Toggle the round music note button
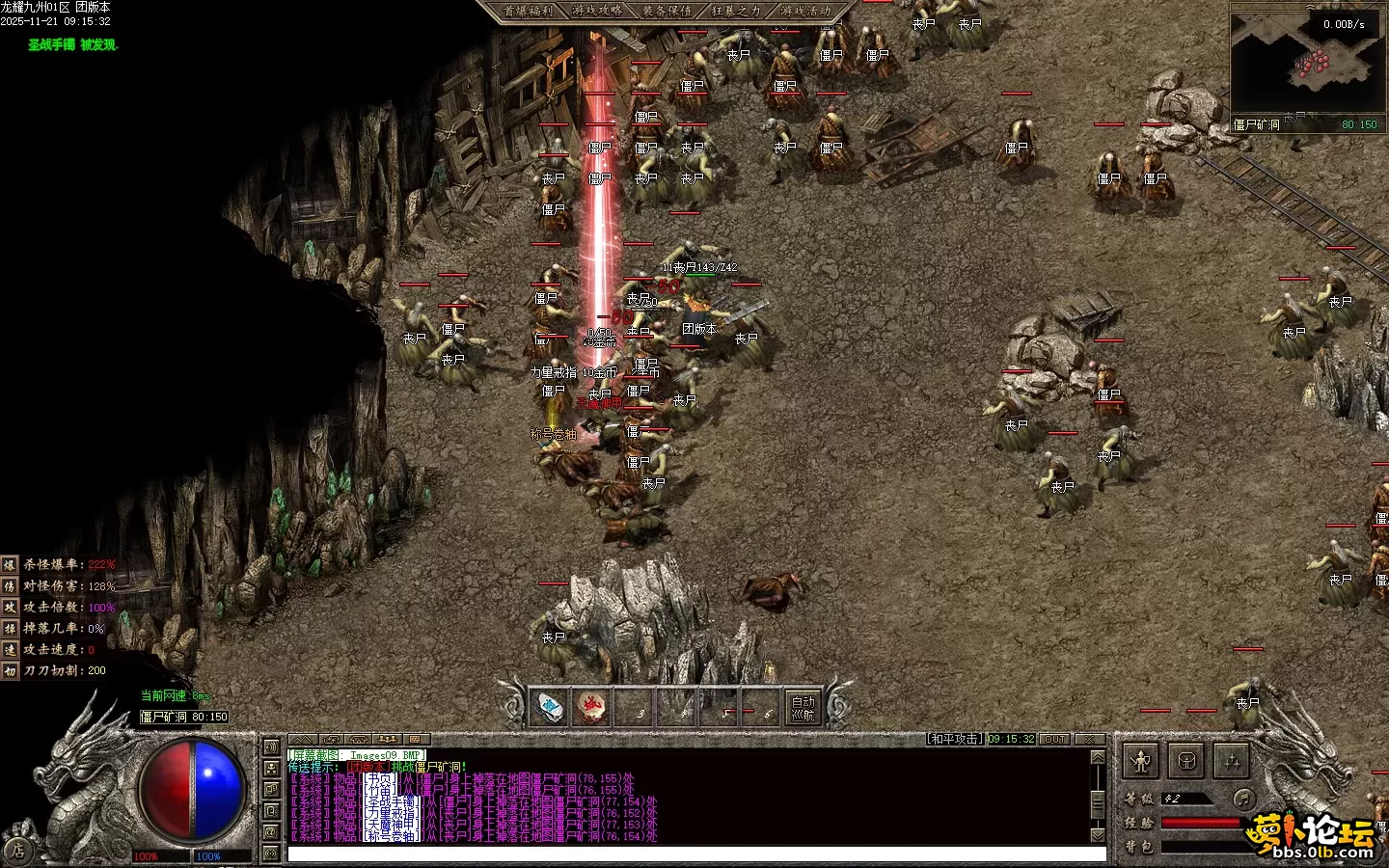The image size is (1389, 868). pyautogui.click(x=1244, y=799)
